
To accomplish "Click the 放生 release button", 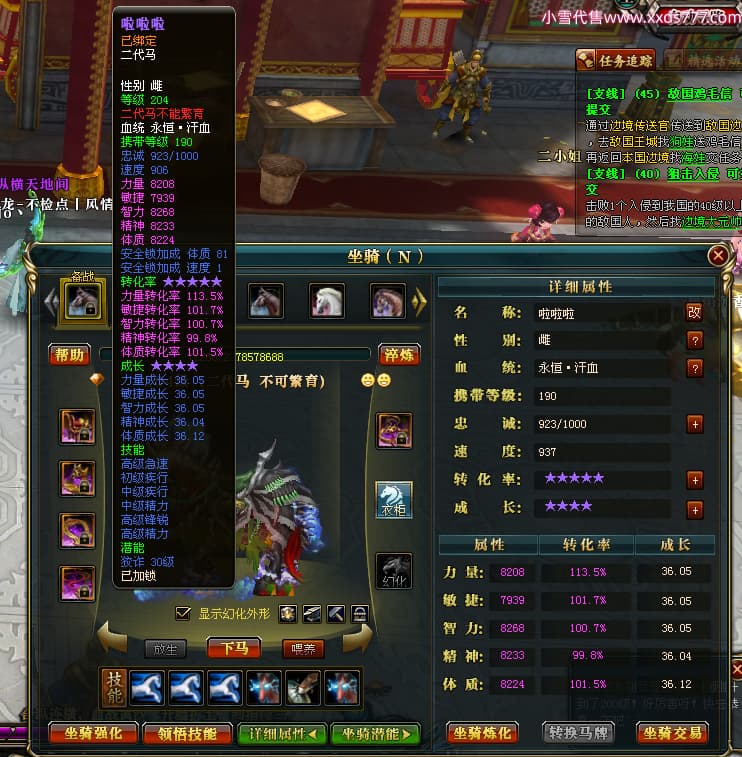I will pos(164,648).
